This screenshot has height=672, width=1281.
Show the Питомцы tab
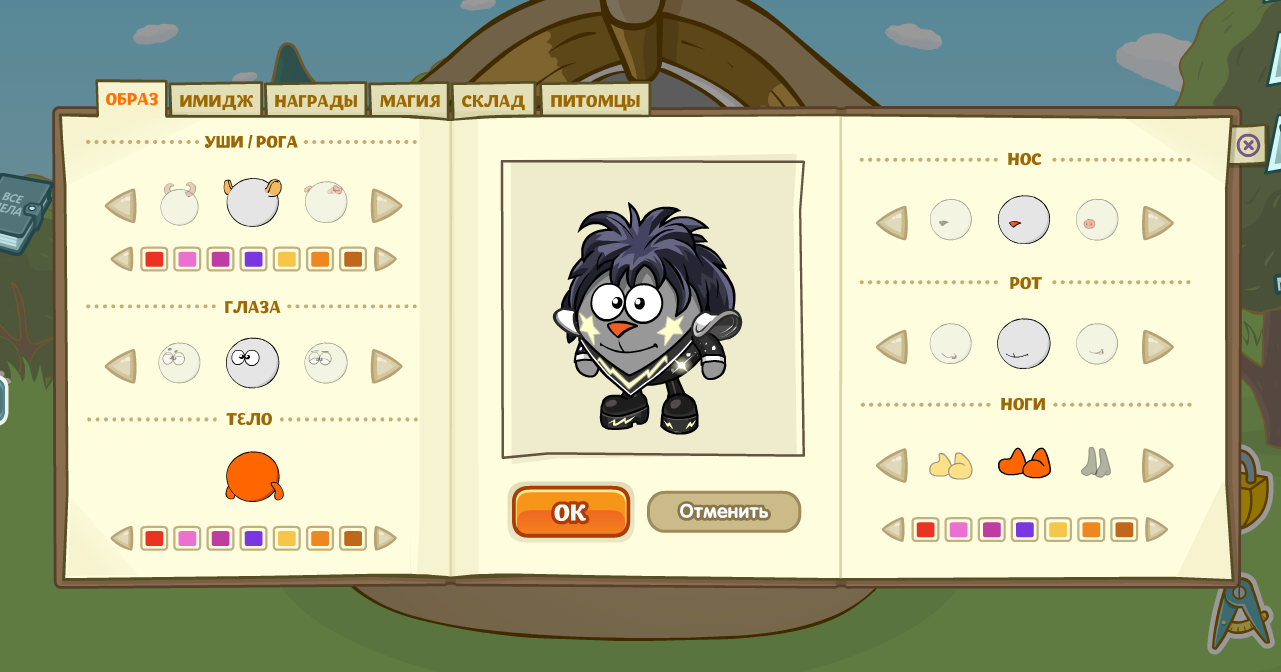[x=595, y=101]
